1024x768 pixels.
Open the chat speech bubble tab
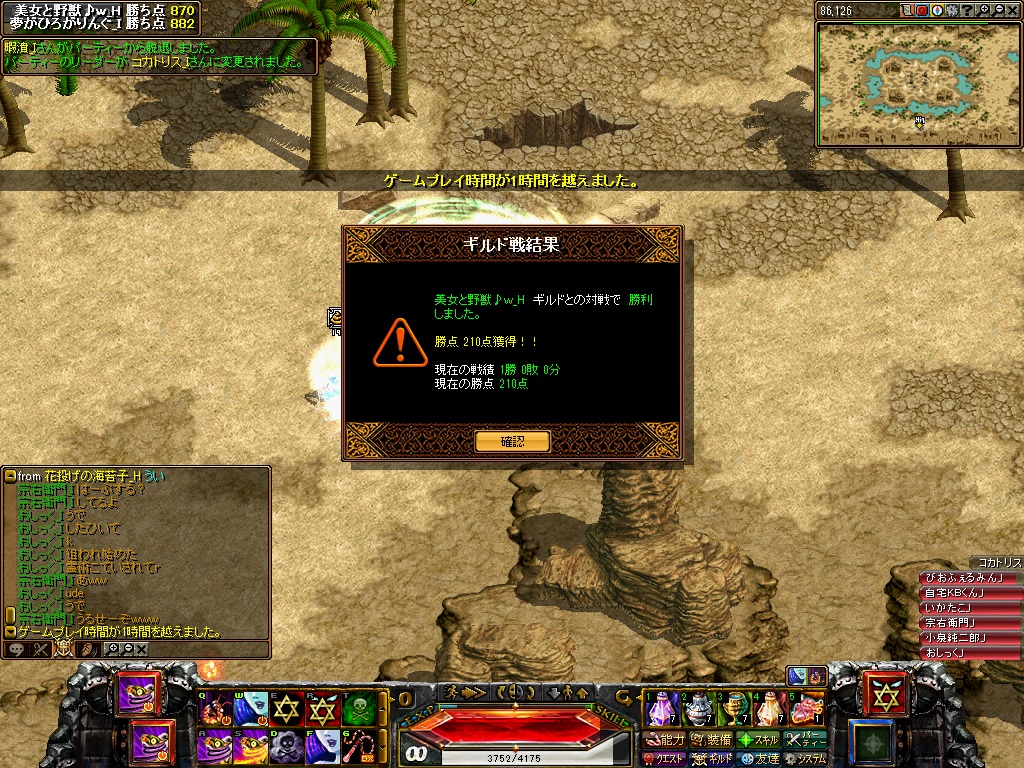tap(16, 649)
